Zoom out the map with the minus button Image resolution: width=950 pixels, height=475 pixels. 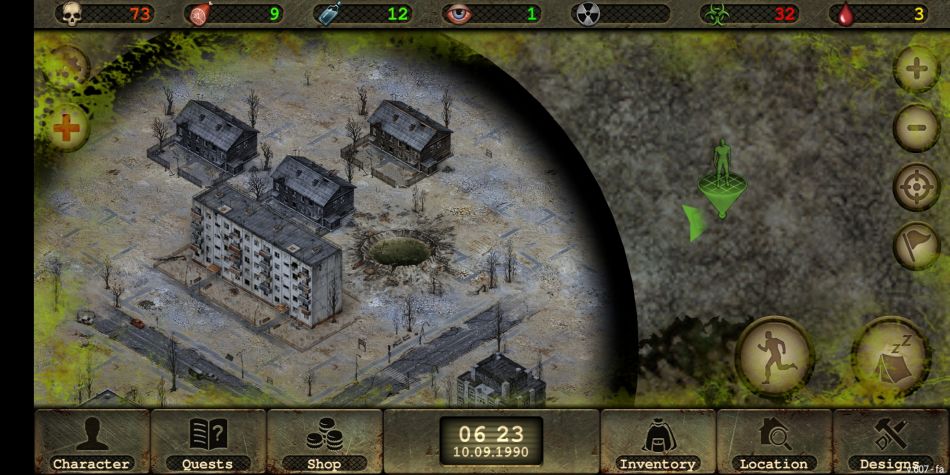point(915,127)
